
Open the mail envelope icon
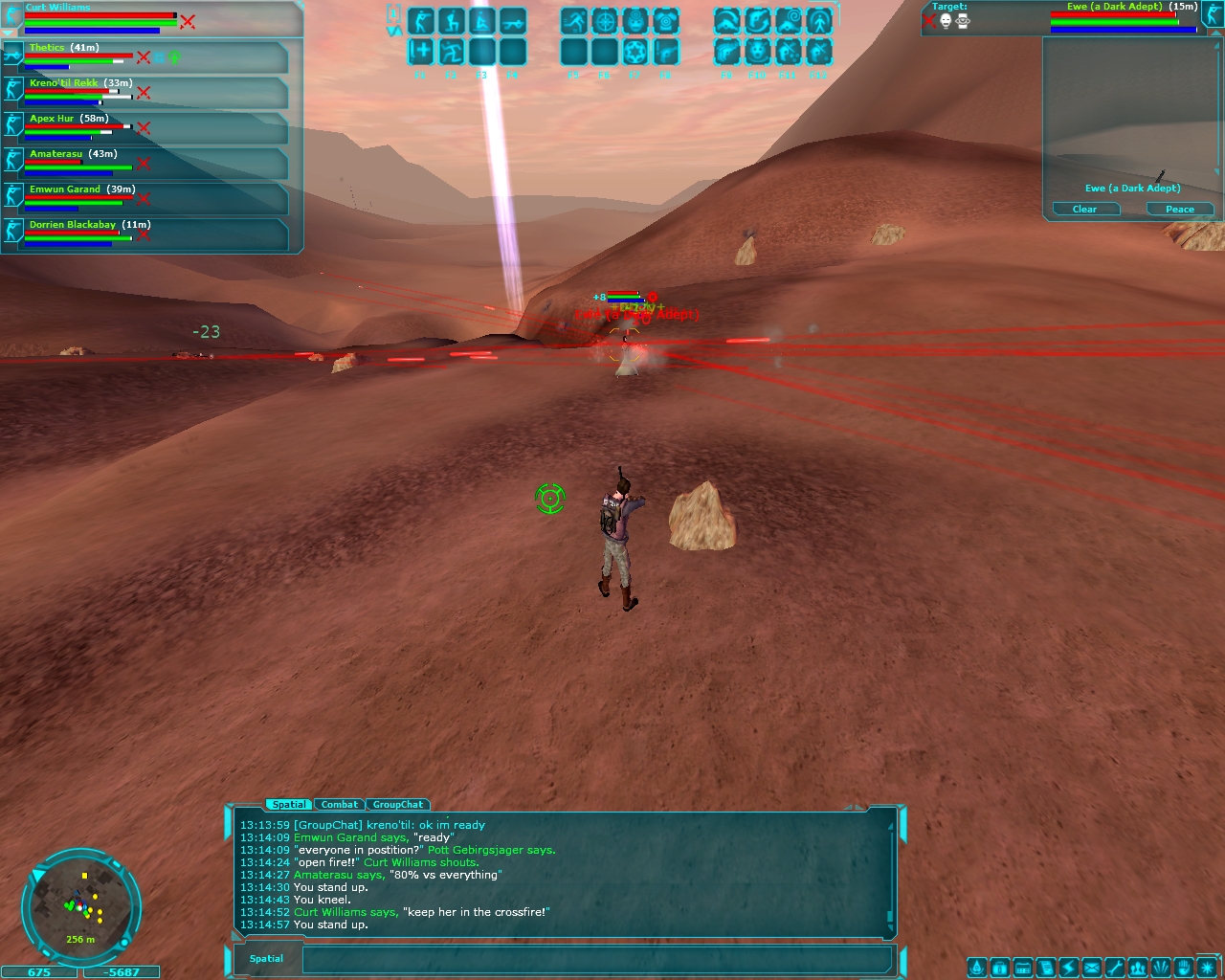(x=1092, y=968)
